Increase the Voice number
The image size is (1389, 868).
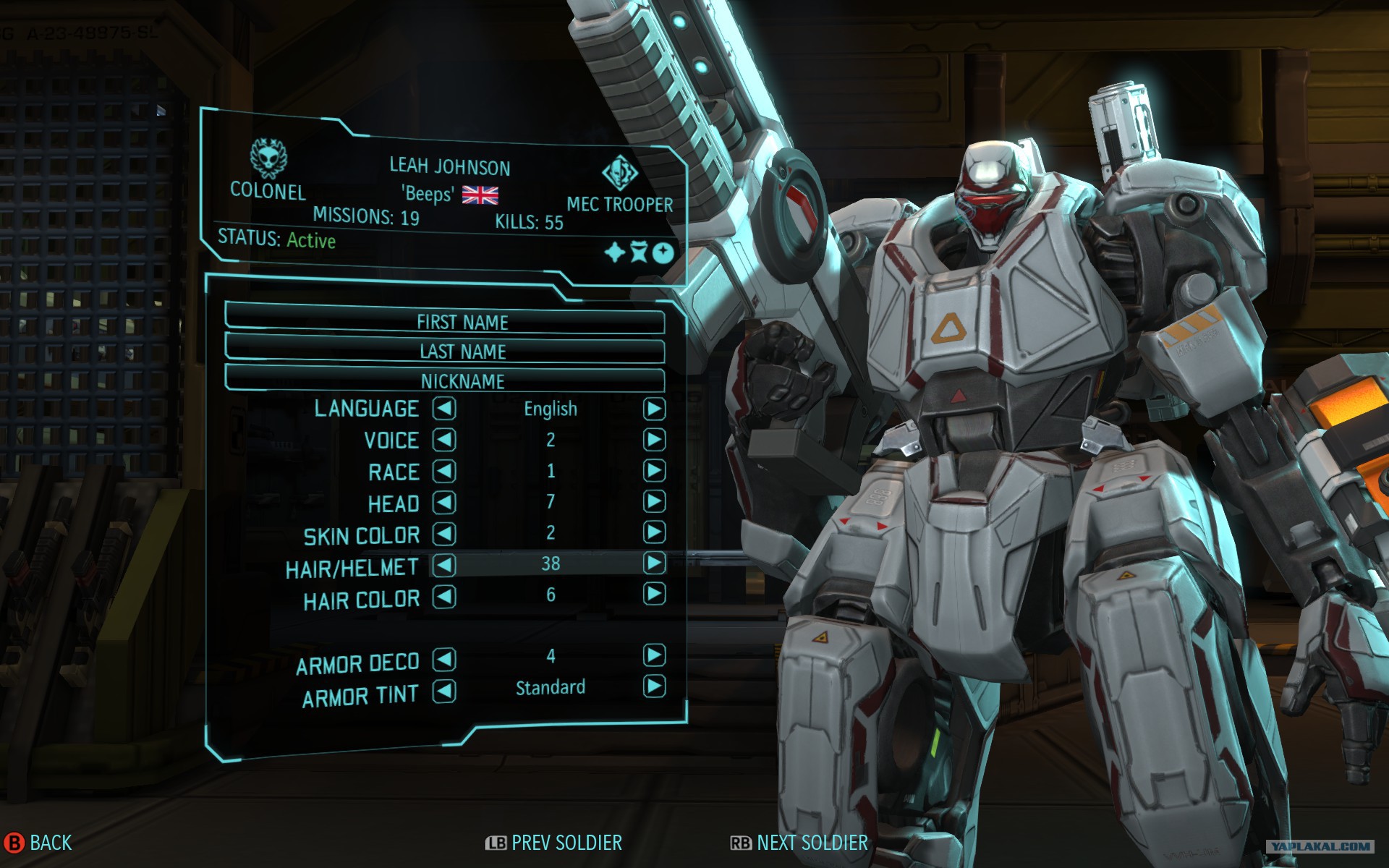tap(654, 440)
